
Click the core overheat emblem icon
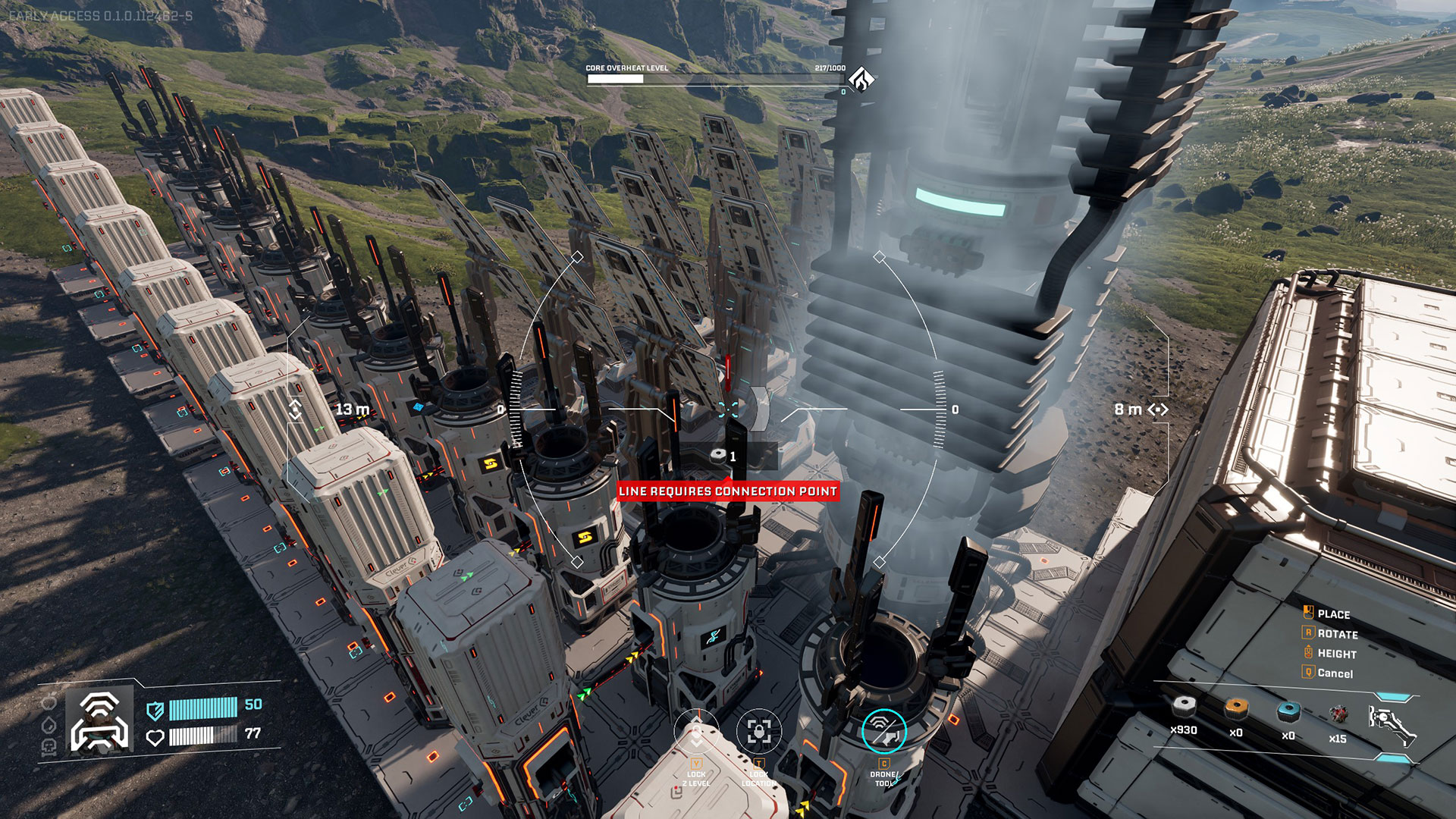click(x=861, y=78)
